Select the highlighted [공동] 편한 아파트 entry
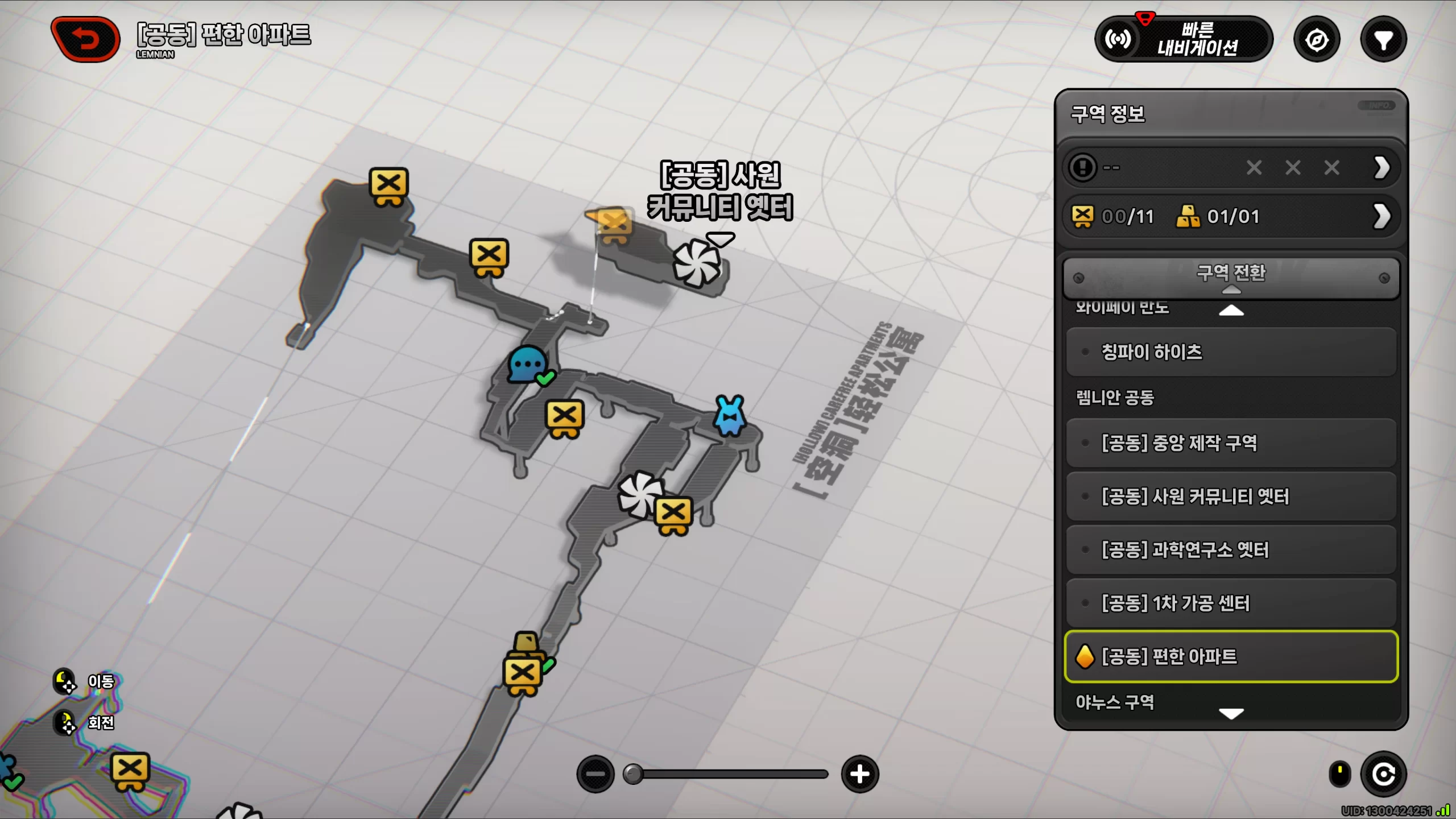Viewport: 1456px width, 819px height. pos(1231,656)
